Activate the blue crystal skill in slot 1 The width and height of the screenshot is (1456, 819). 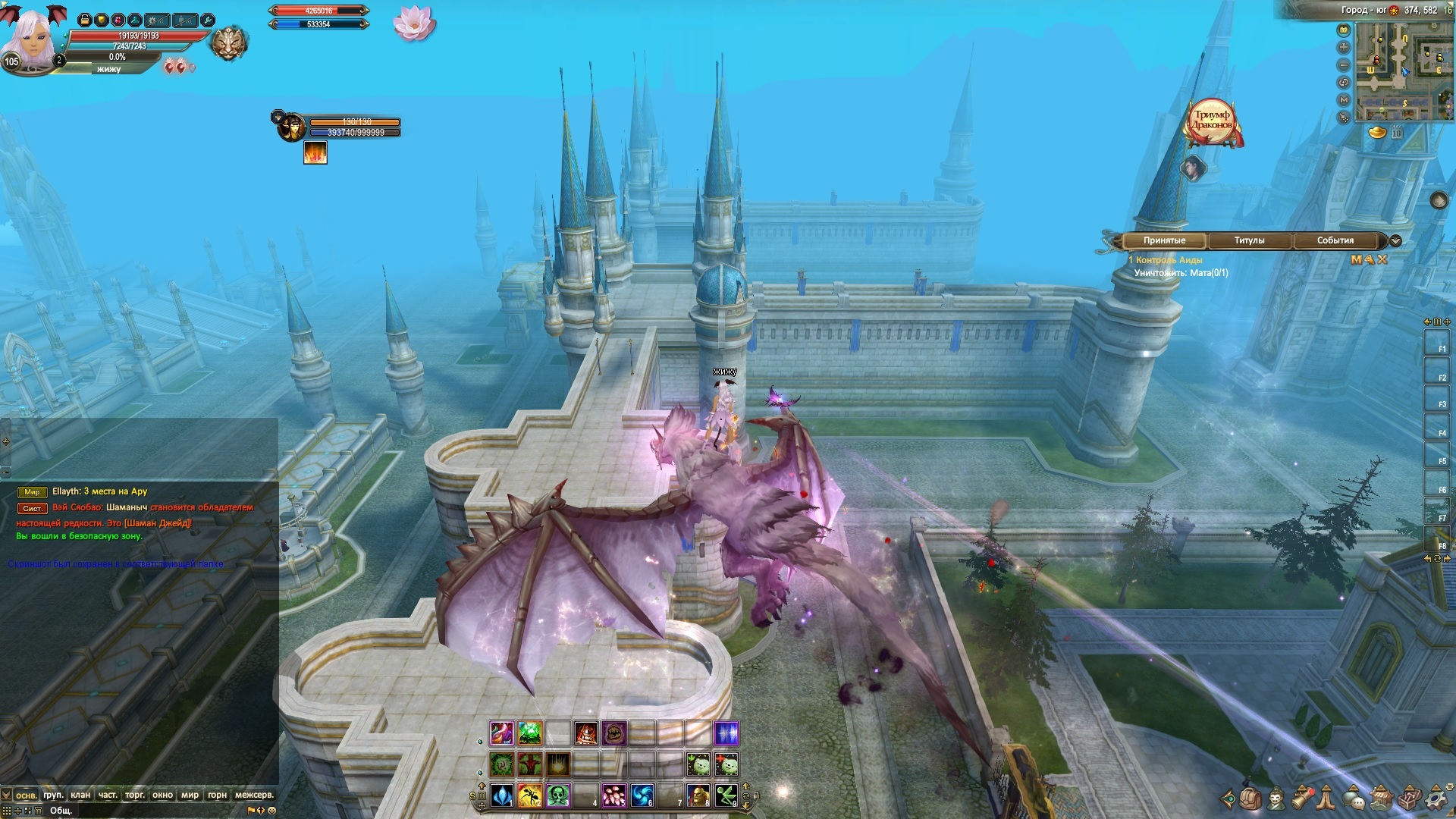[502, 795]
